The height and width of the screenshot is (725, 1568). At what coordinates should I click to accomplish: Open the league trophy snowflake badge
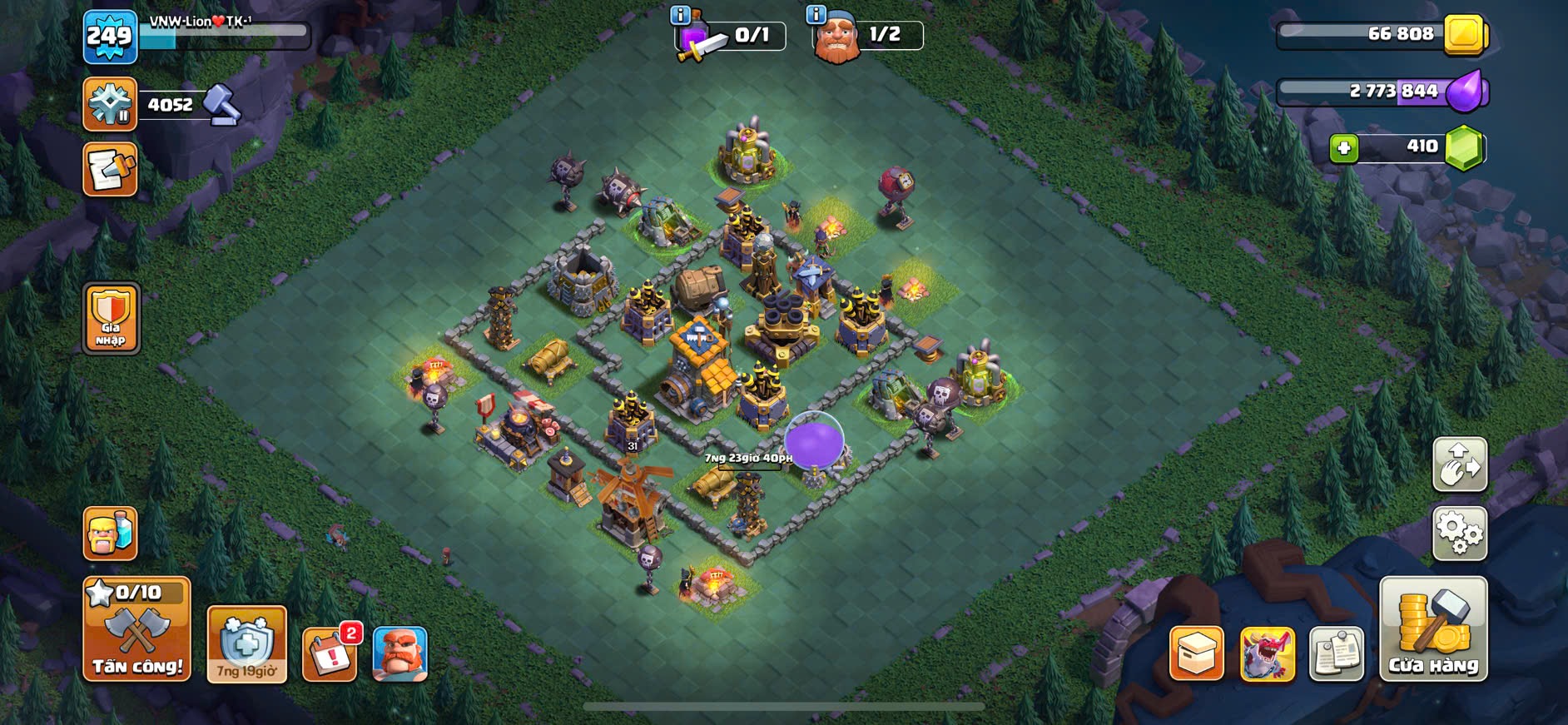[110, 104]
